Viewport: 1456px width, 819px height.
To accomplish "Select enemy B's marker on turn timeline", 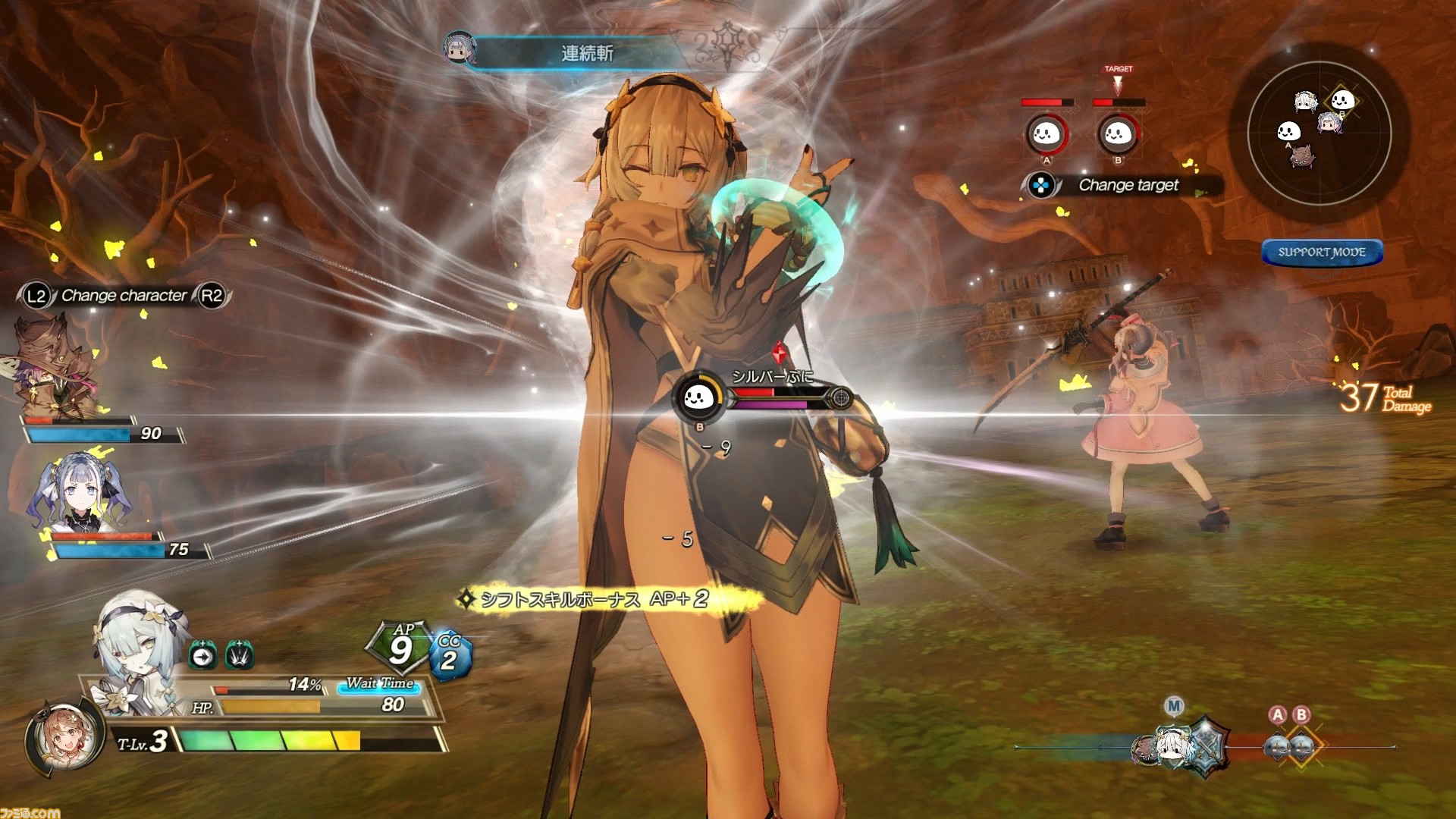I will (1301, 745).
